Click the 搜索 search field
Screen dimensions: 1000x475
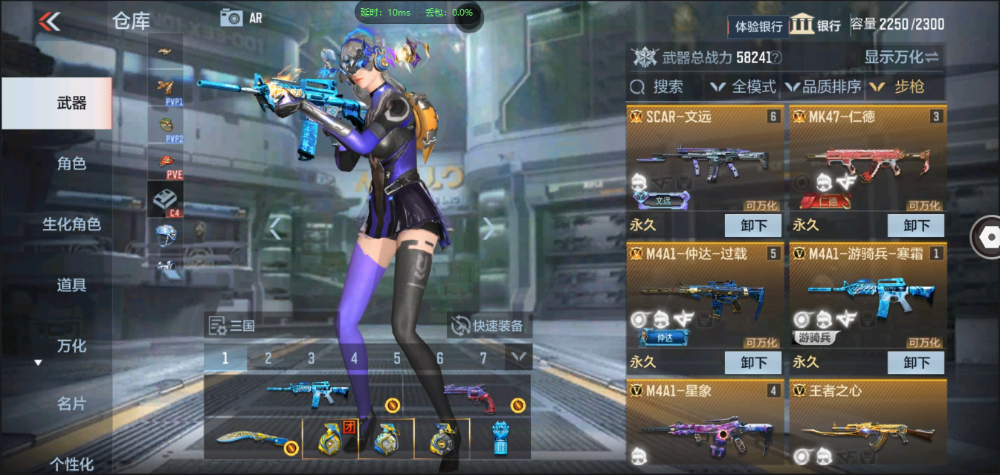tap(668, 87)
